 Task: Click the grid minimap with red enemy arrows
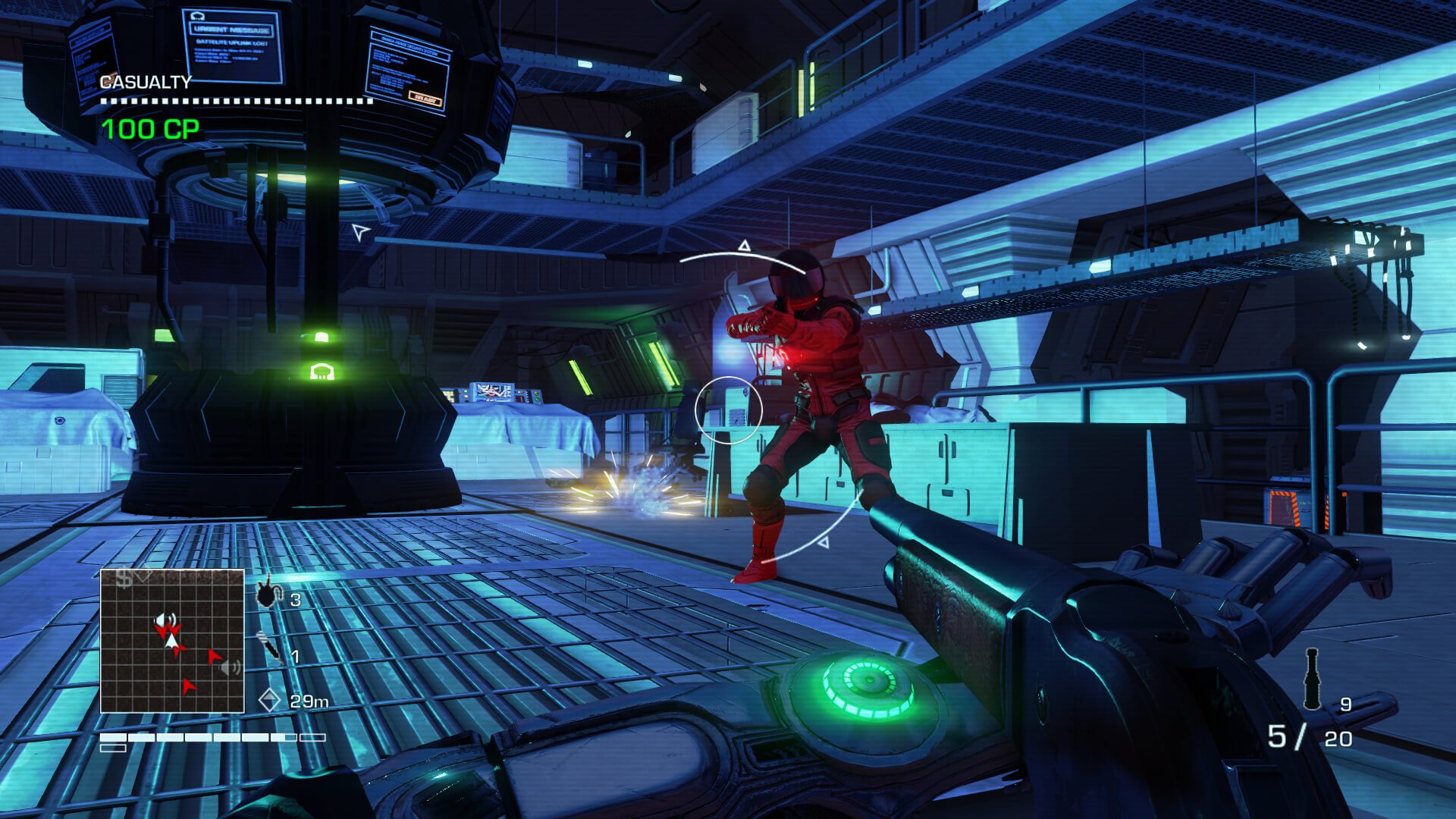172,641
